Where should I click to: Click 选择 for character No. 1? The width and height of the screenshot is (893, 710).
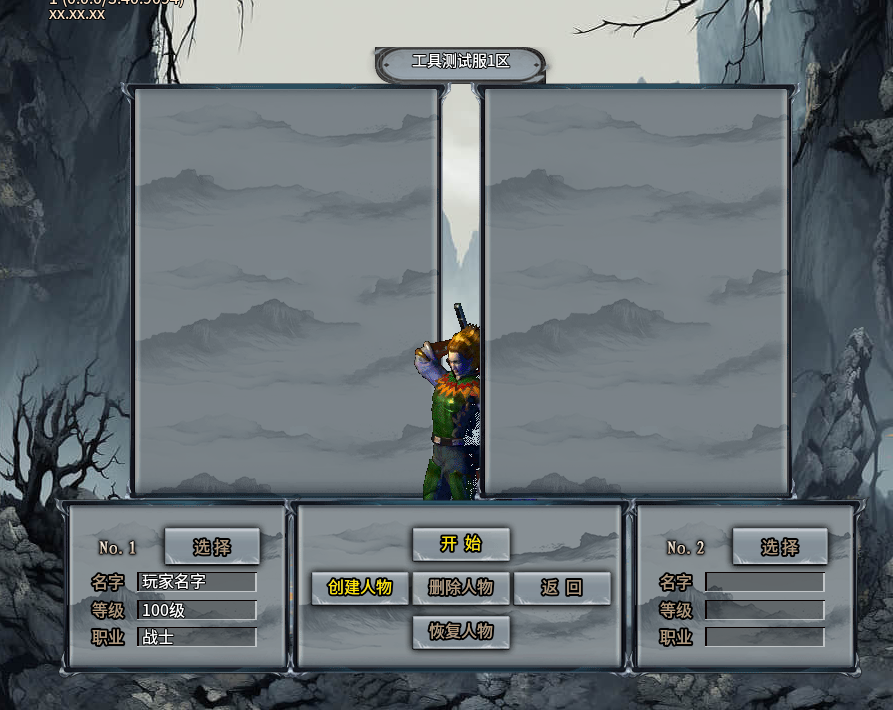click(x=212, y=547)
